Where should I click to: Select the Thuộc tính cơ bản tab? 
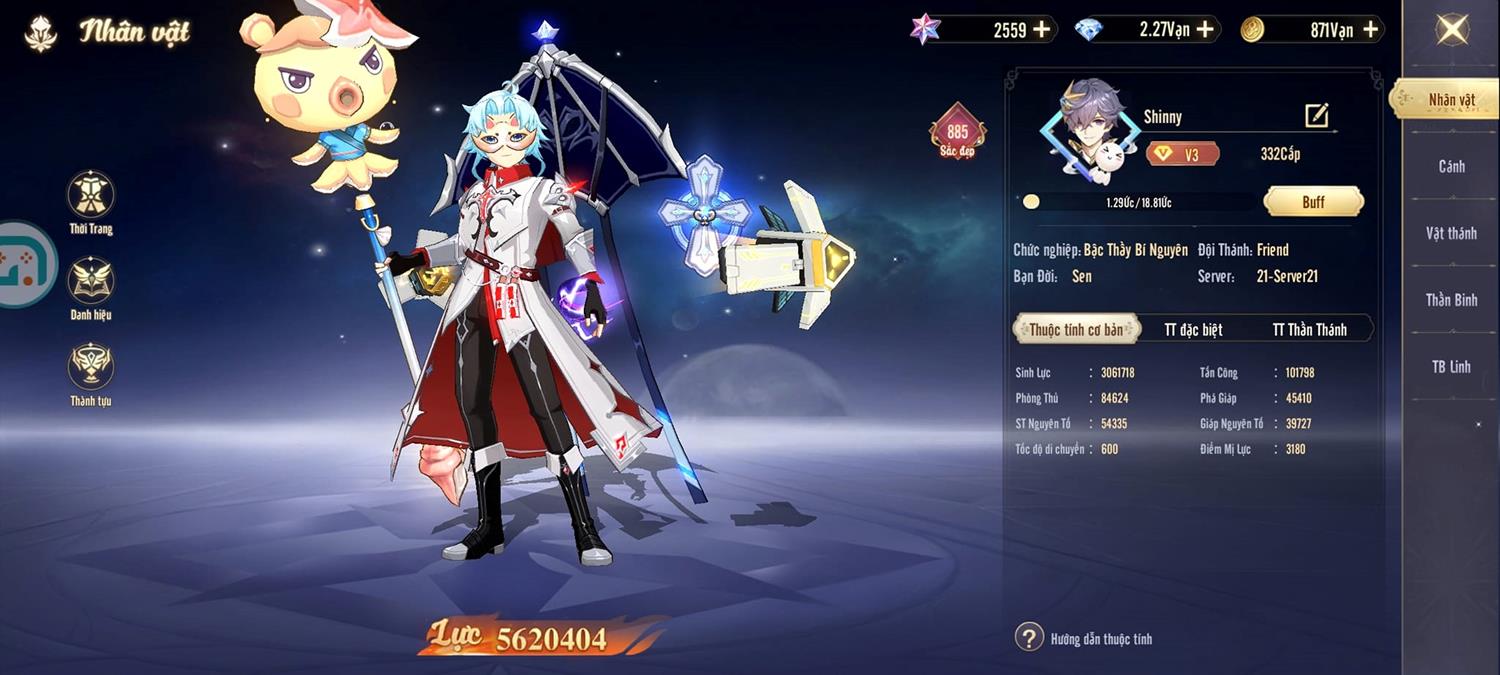pos(1077,329)
